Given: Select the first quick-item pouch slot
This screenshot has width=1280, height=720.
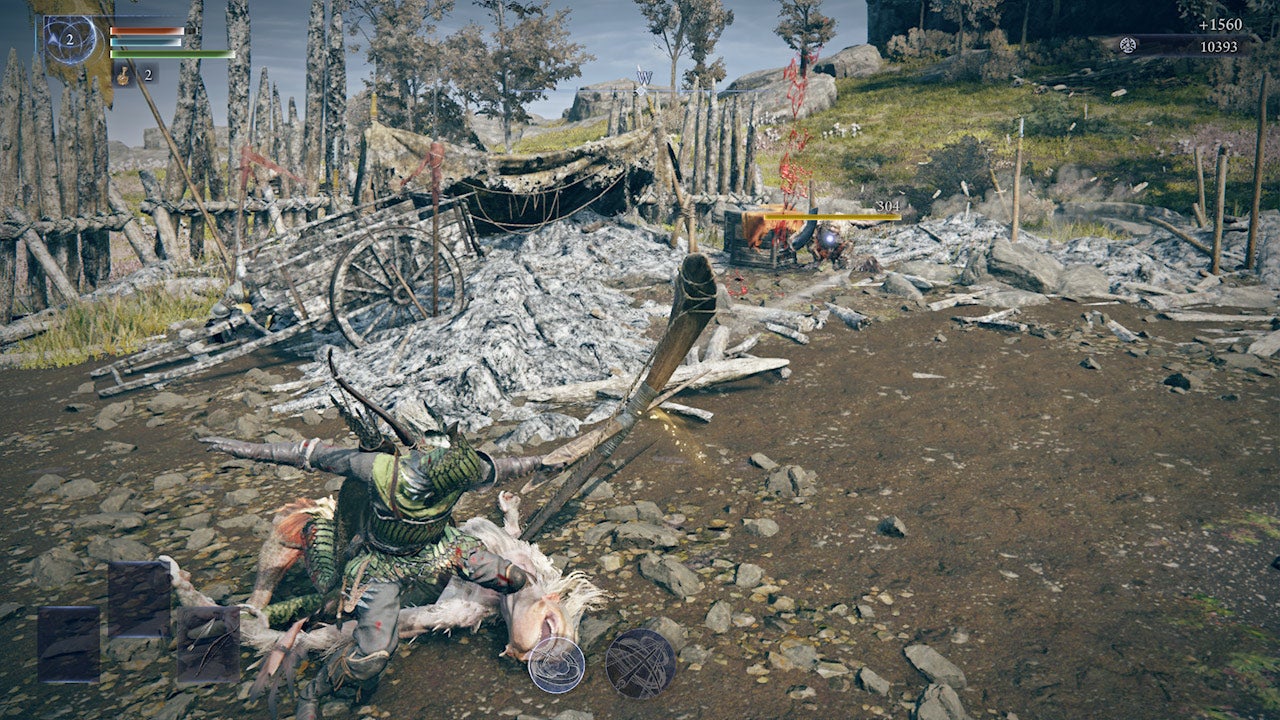Looking at the screenshot, I should [68, 645].
